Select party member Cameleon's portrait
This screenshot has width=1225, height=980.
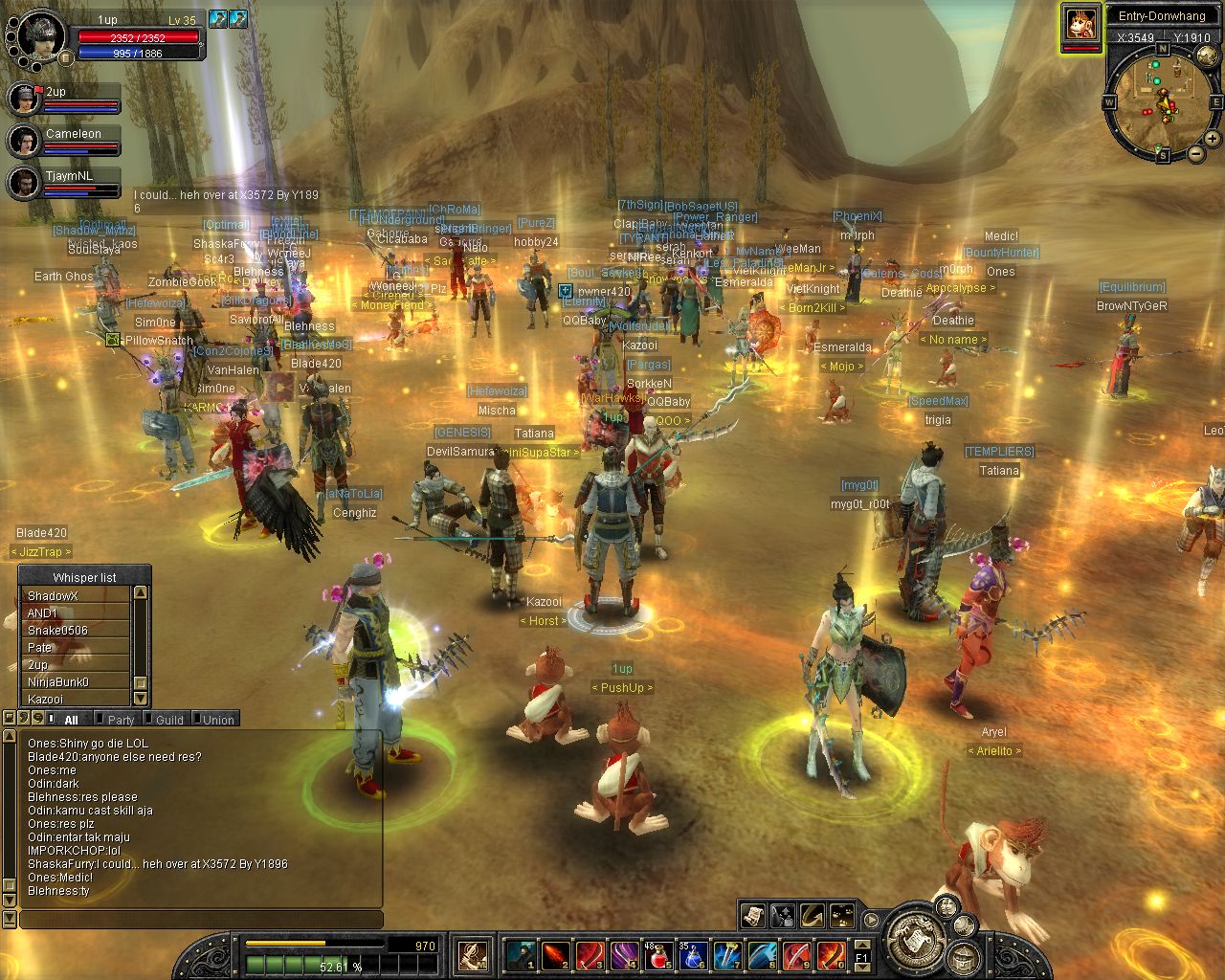(23, 141)
